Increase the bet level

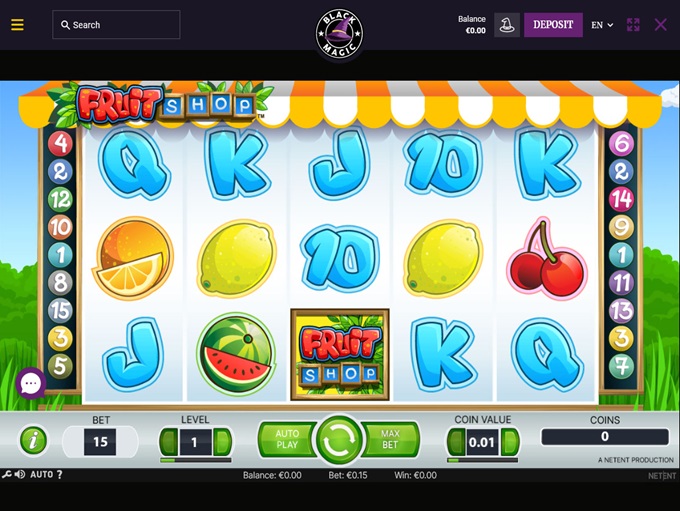pos(223,441)
